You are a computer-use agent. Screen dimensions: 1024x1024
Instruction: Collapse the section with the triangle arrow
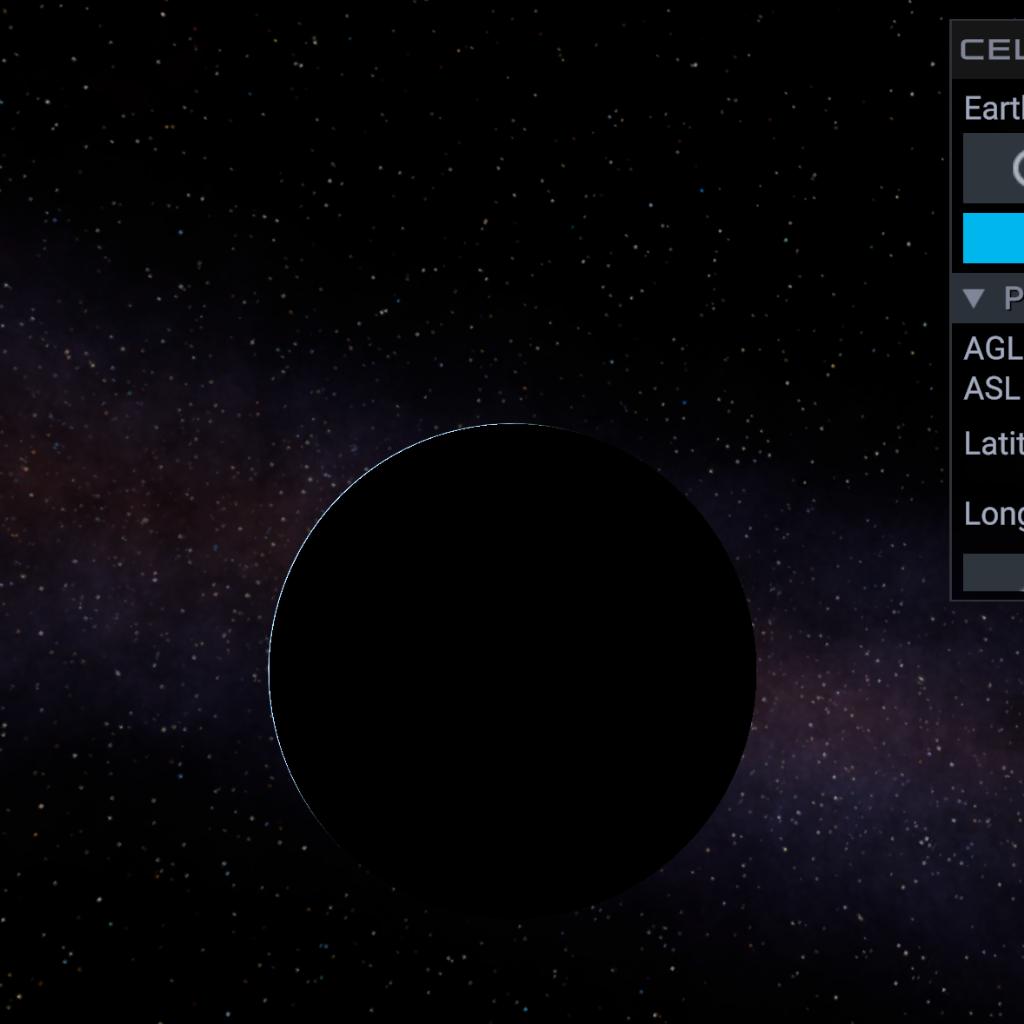click(974, 298)
